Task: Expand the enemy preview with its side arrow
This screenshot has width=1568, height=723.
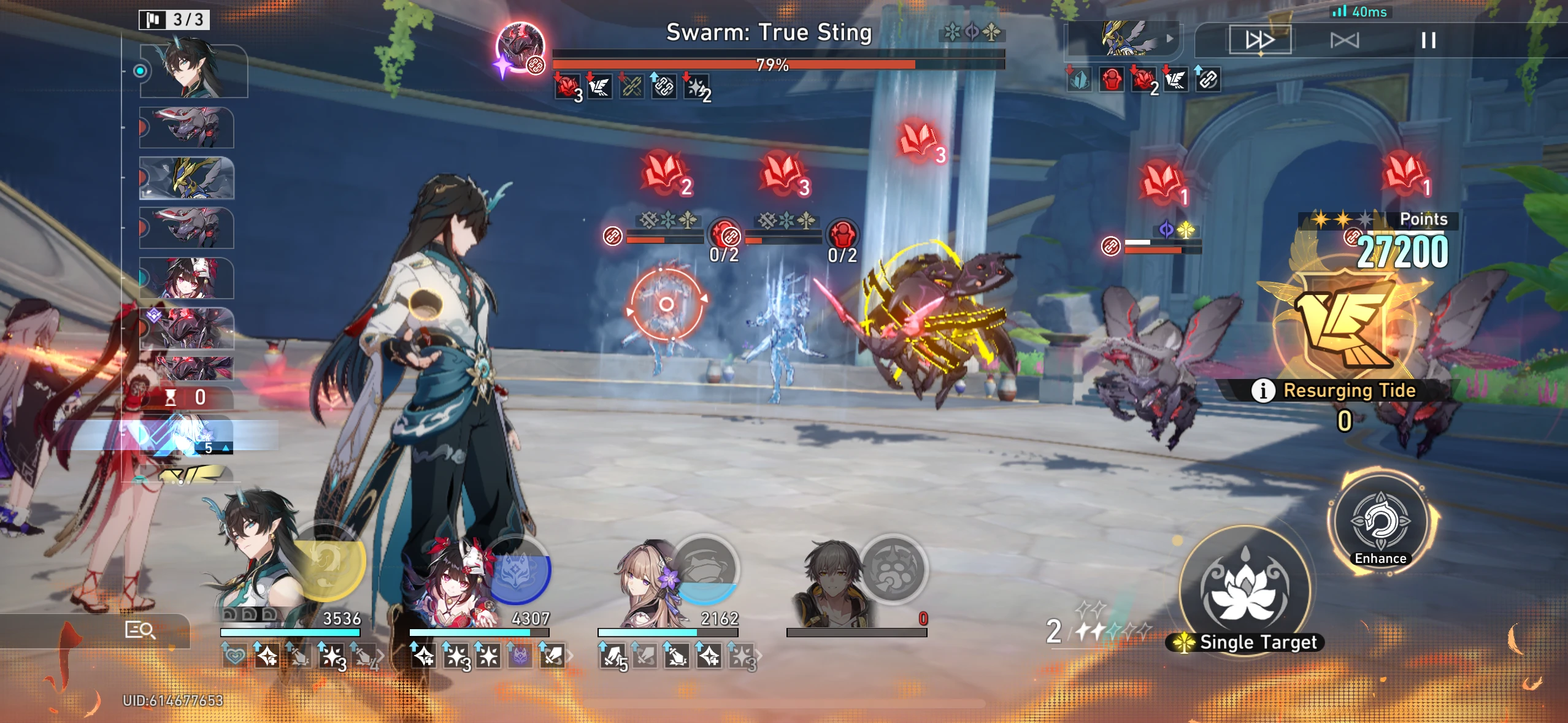Action: click(1170, 38)
